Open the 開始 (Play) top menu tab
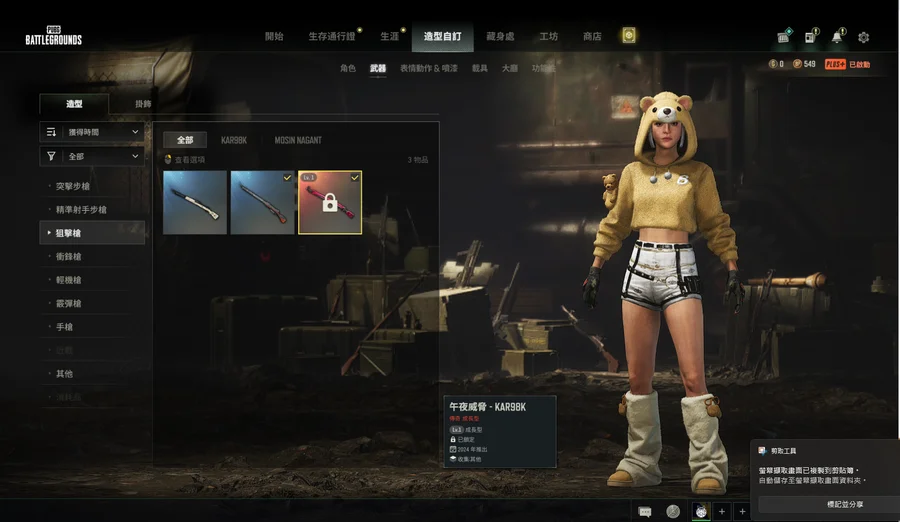Image resolution: width=900 pixels, height=522 pixels. coord(274,37)
